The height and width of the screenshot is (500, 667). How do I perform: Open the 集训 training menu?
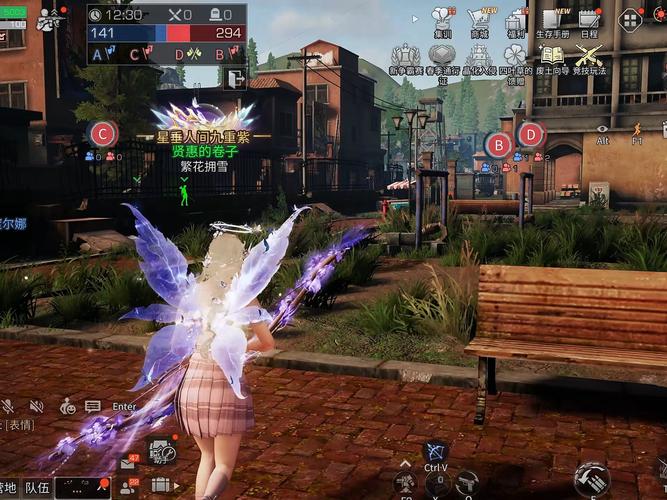coord(442,20)
